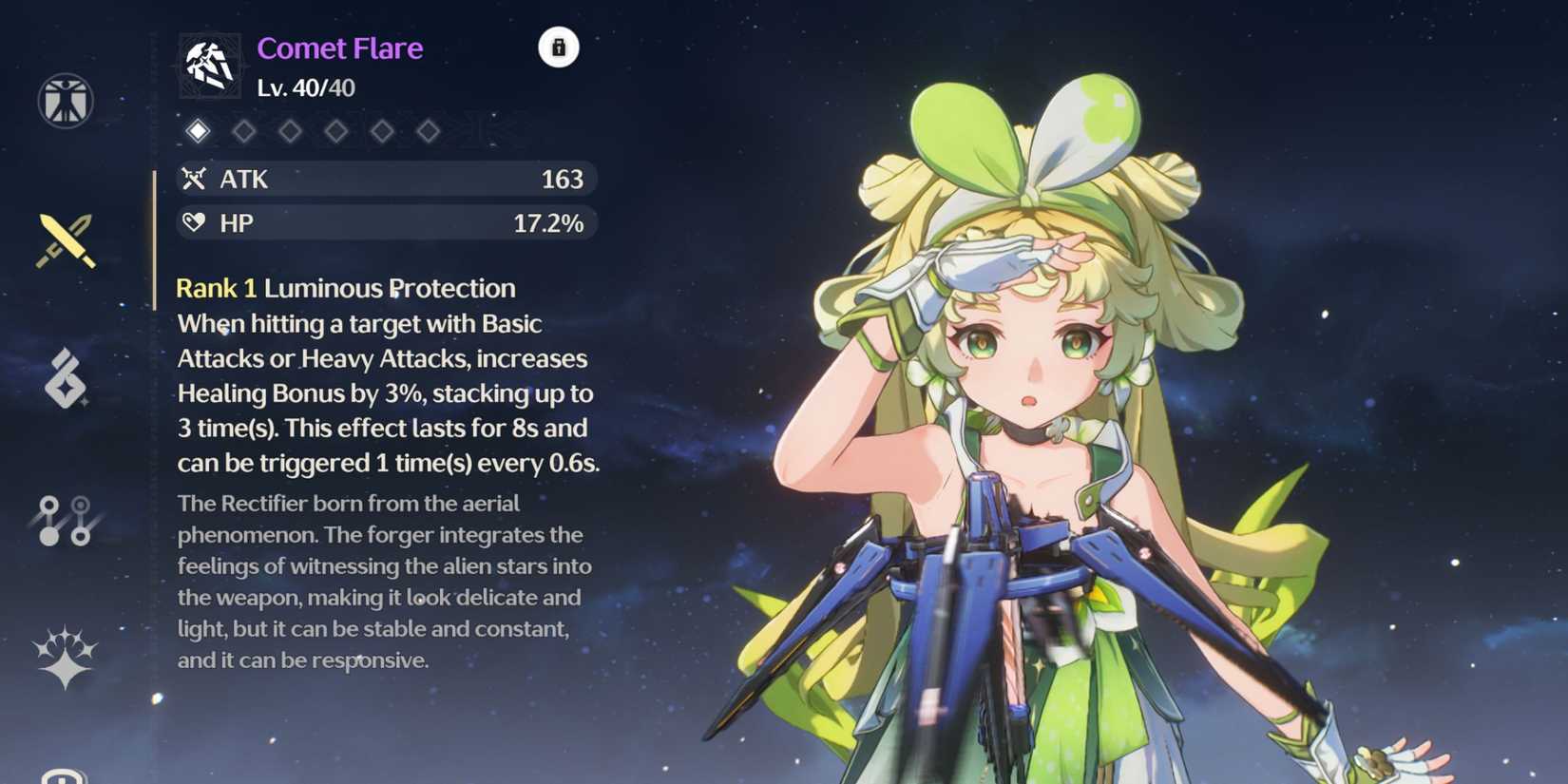Click the ATK crossed-swords stat icon
The width and height of the screenshot is (1568, 784).
pyautogui.click(x=193, y=179)
